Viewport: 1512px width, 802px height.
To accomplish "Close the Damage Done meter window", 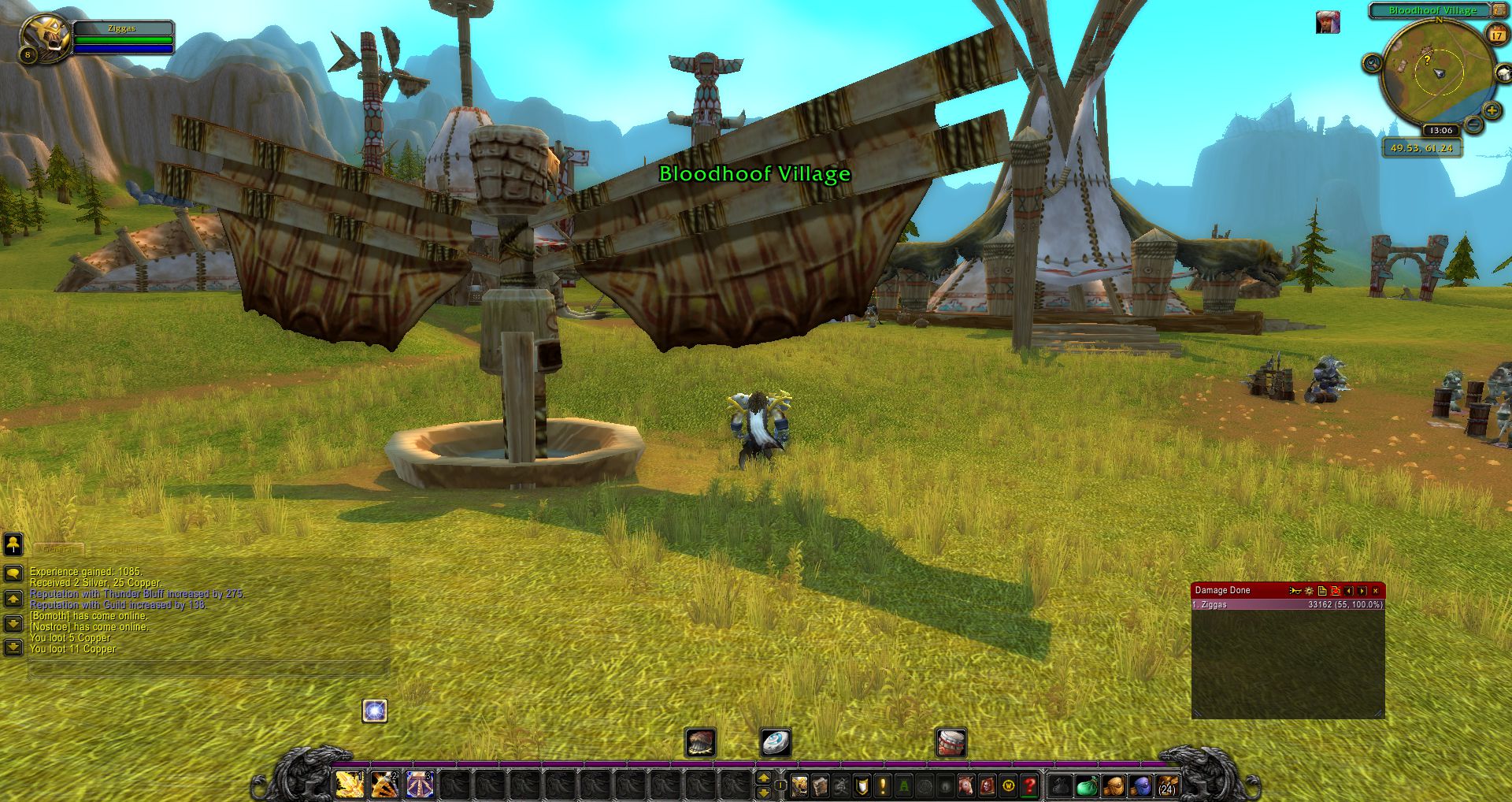I will click(1376, 591).
